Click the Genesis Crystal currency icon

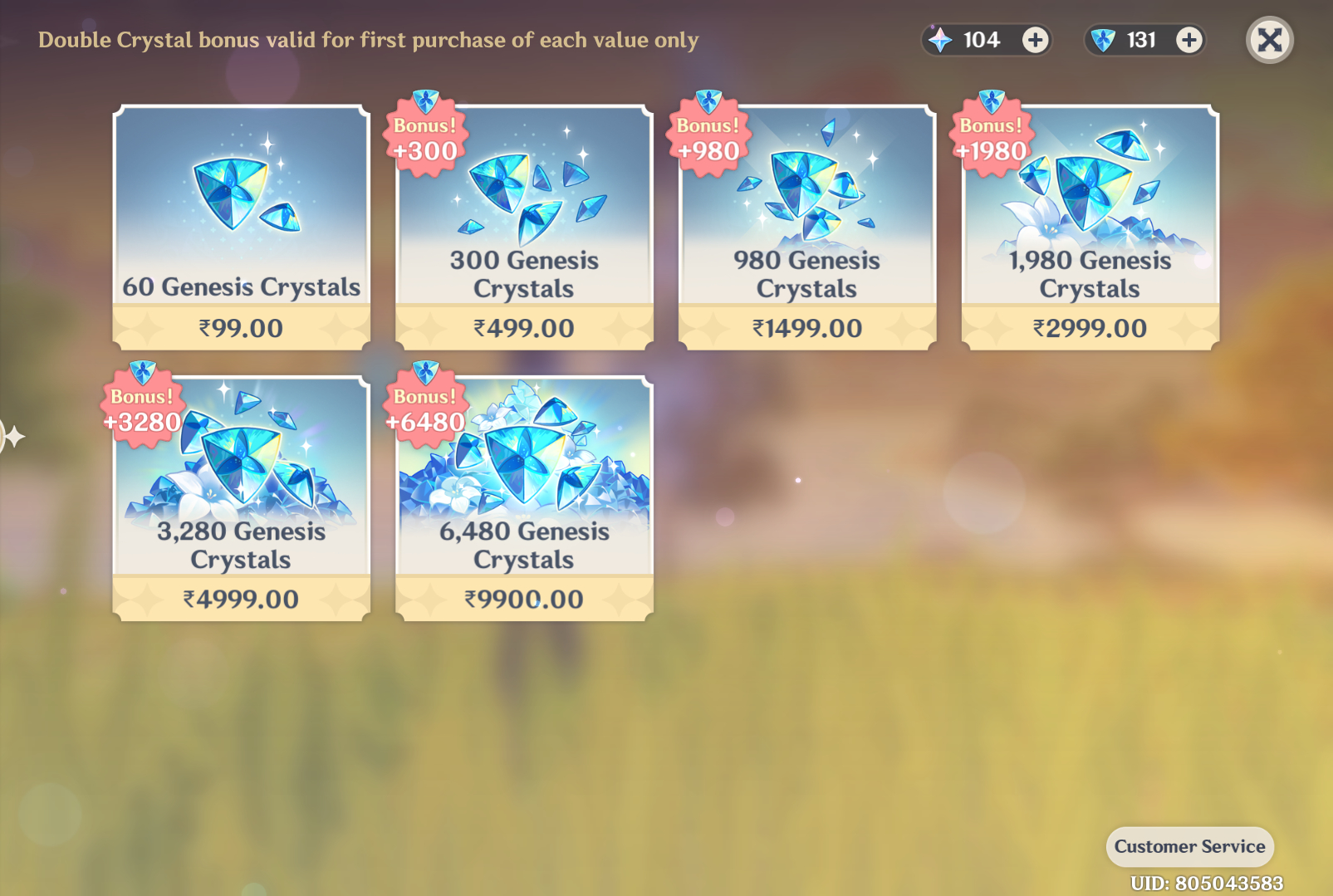(x=1102, y=39)
